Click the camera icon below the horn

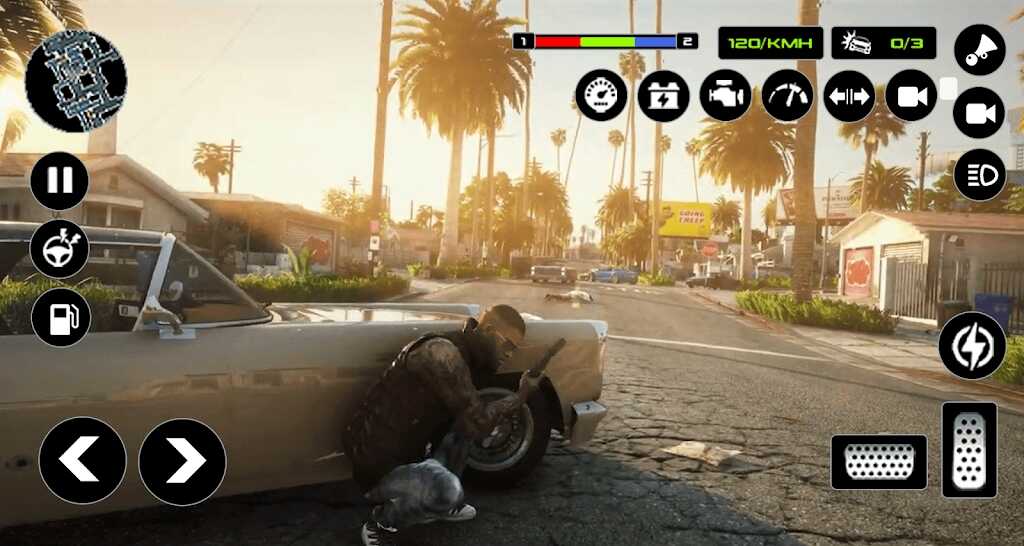click(979, 113)
